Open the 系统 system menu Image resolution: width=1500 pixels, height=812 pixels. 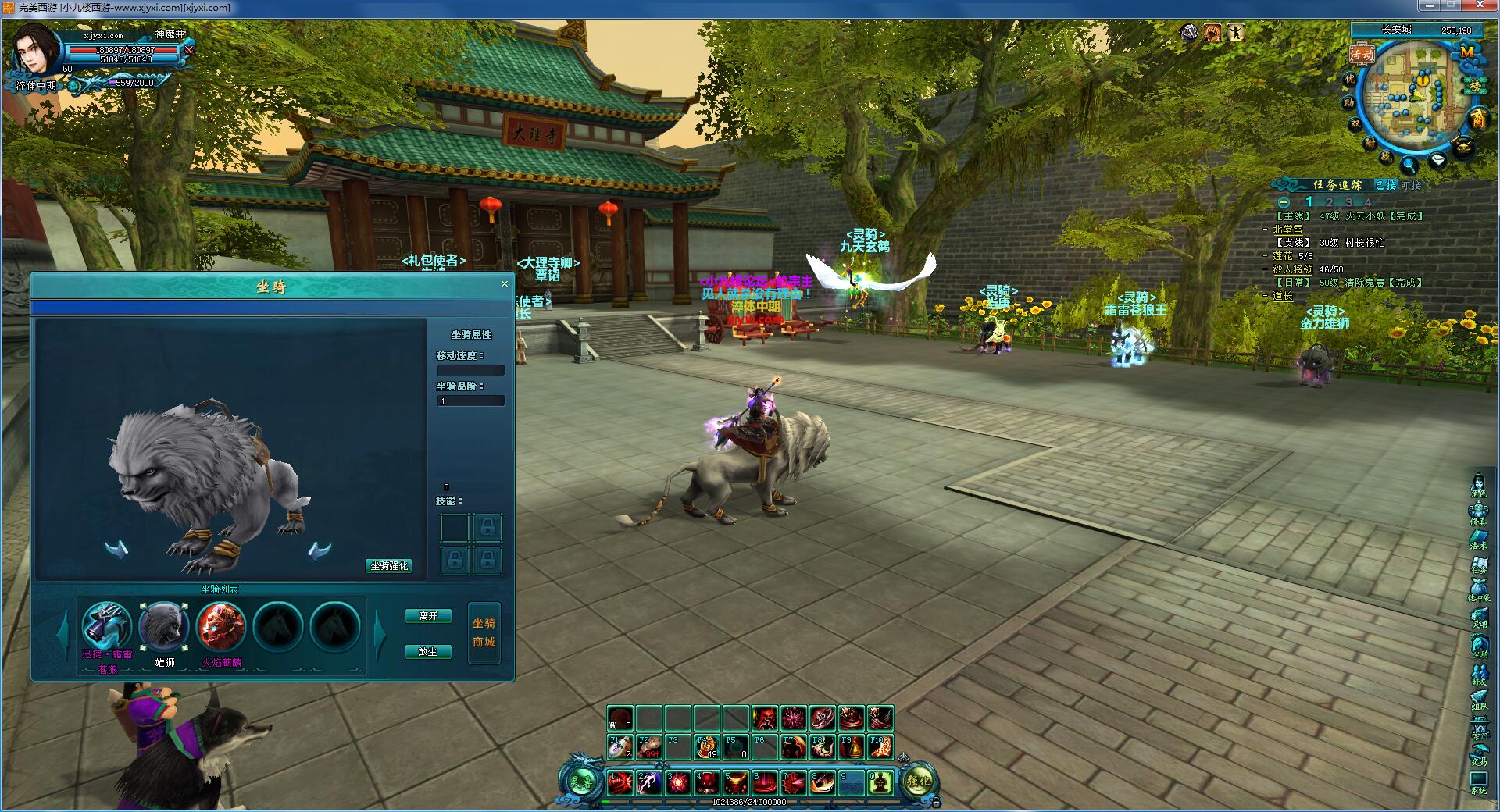point(1478,782)
